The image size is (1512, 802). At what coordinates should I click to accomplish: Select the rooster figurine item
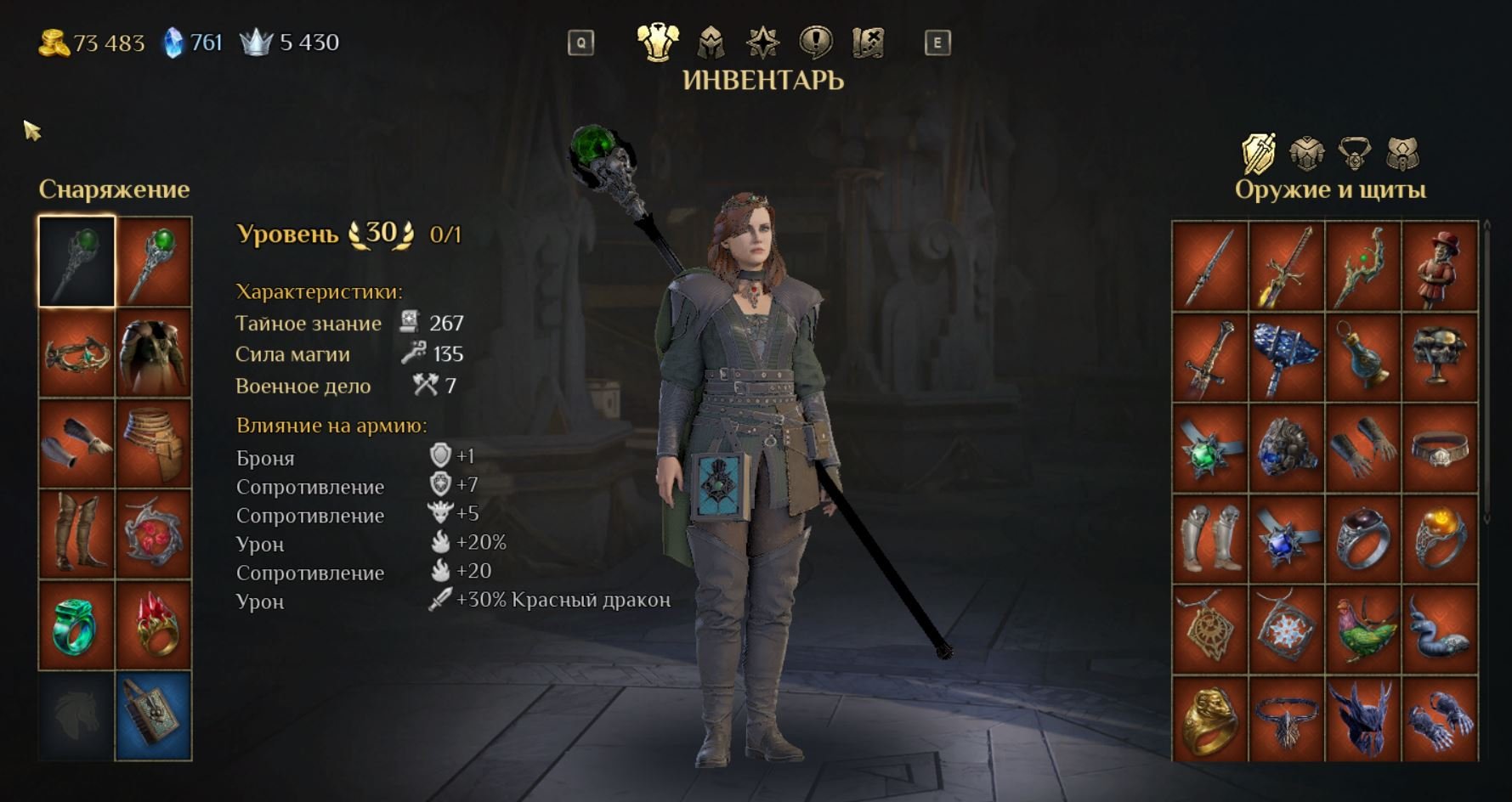1363,630
